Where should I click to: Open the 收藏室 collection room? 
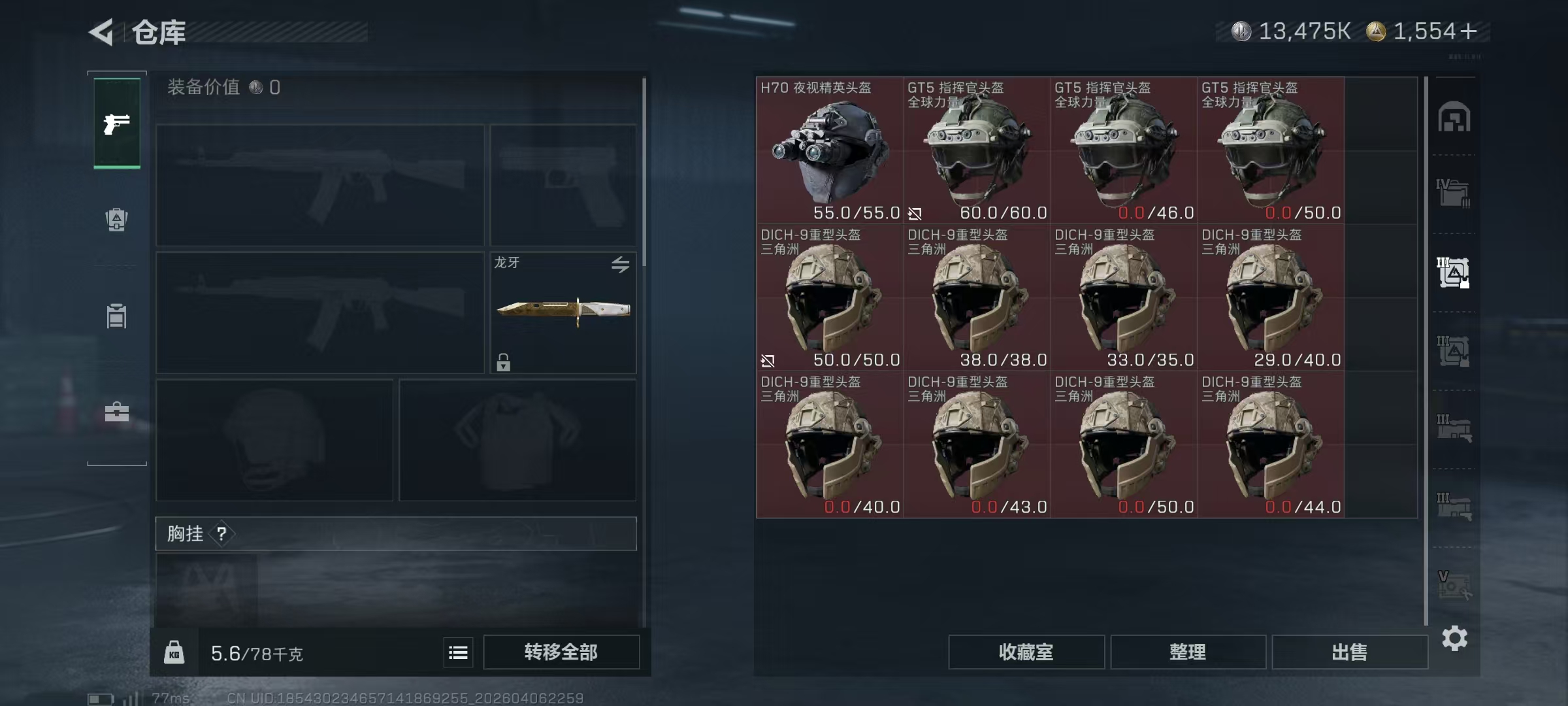click(1026, 652)
